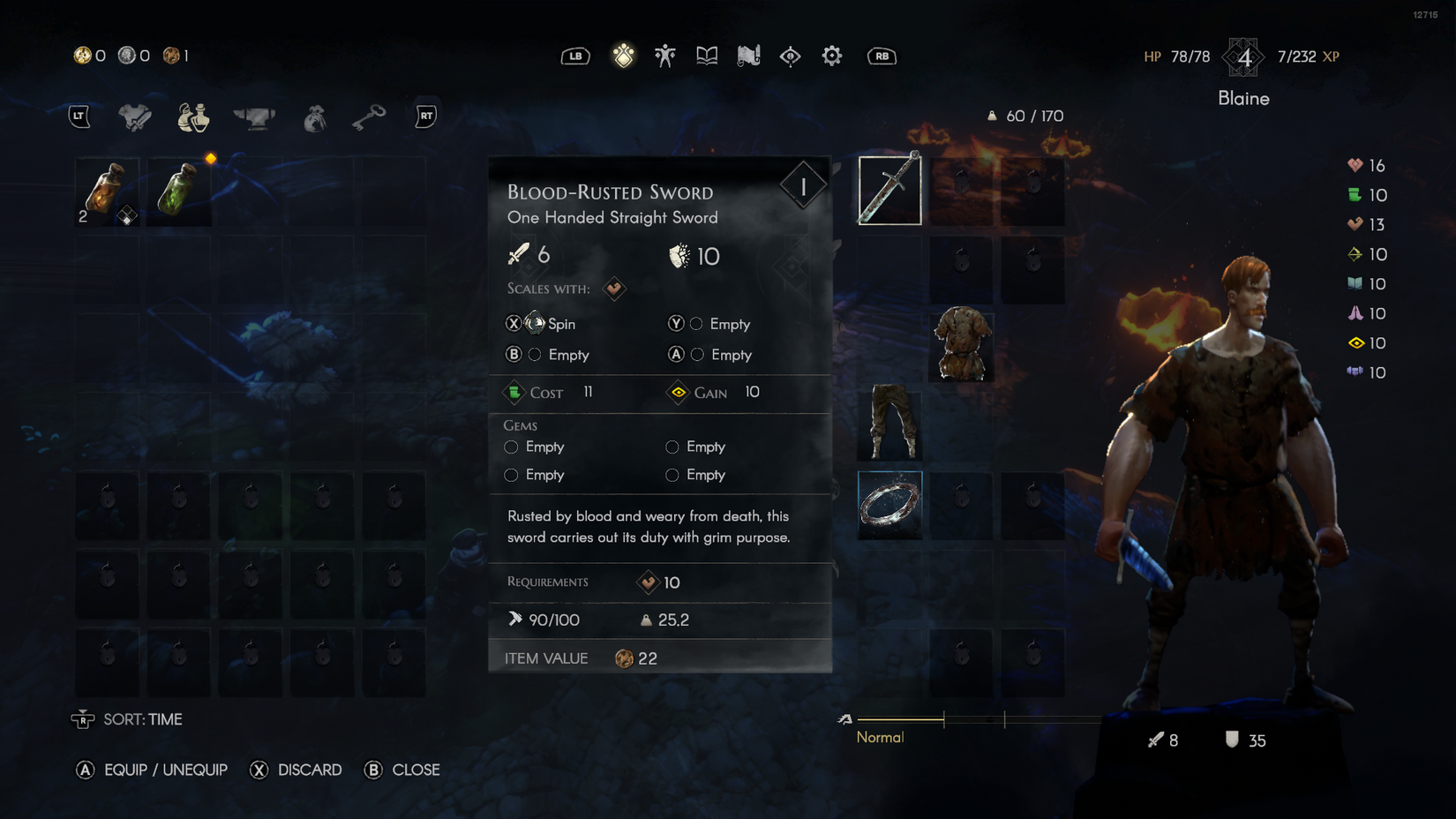
Task: Open the journal book tab
Action: click(707, 56)
